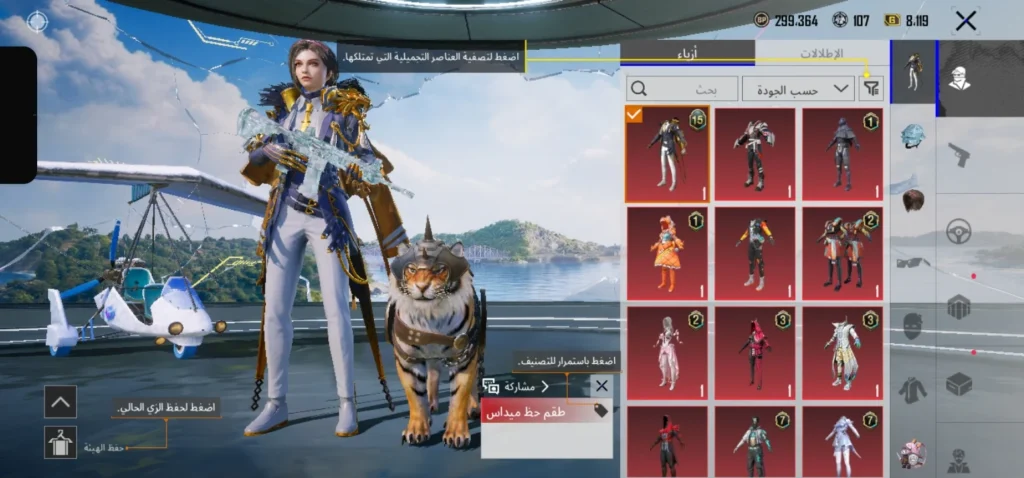1024x478 pixels.
Task: Share the outfit via مشاركة button
Action: [x=517, y=386]
